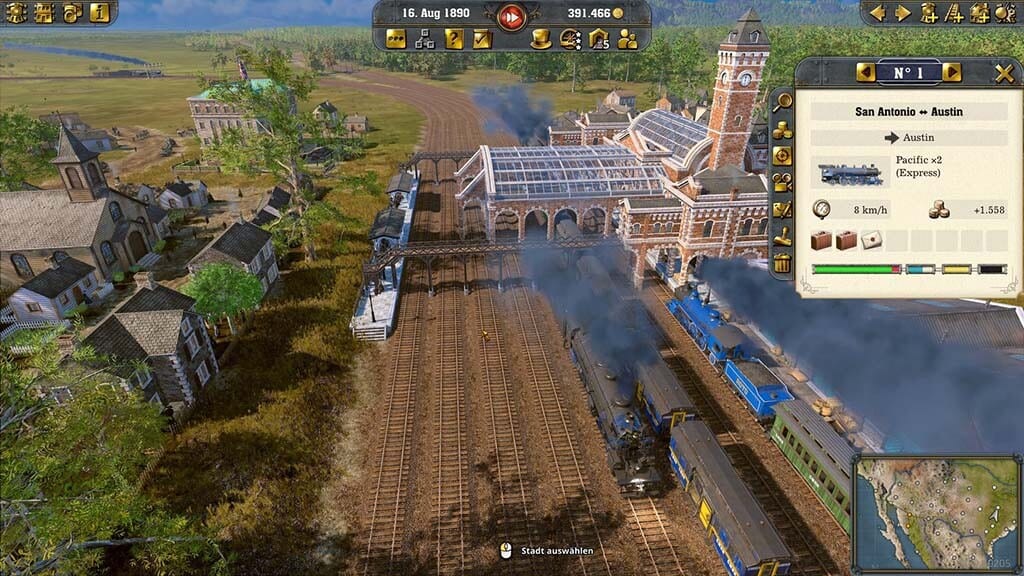Click the red fast-forward speed button
The image size is (1024, 576).
click(511, 15)
